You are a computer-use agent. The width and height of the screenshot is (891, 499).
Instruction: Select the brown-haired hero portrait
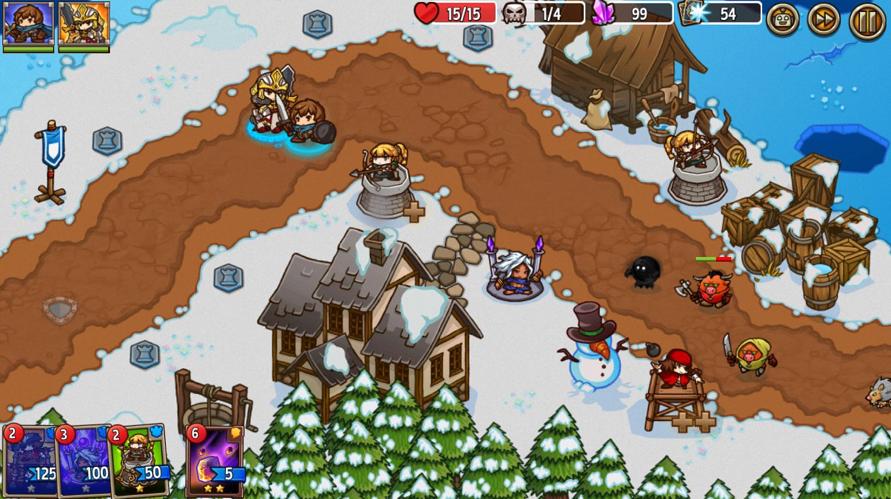27,22
